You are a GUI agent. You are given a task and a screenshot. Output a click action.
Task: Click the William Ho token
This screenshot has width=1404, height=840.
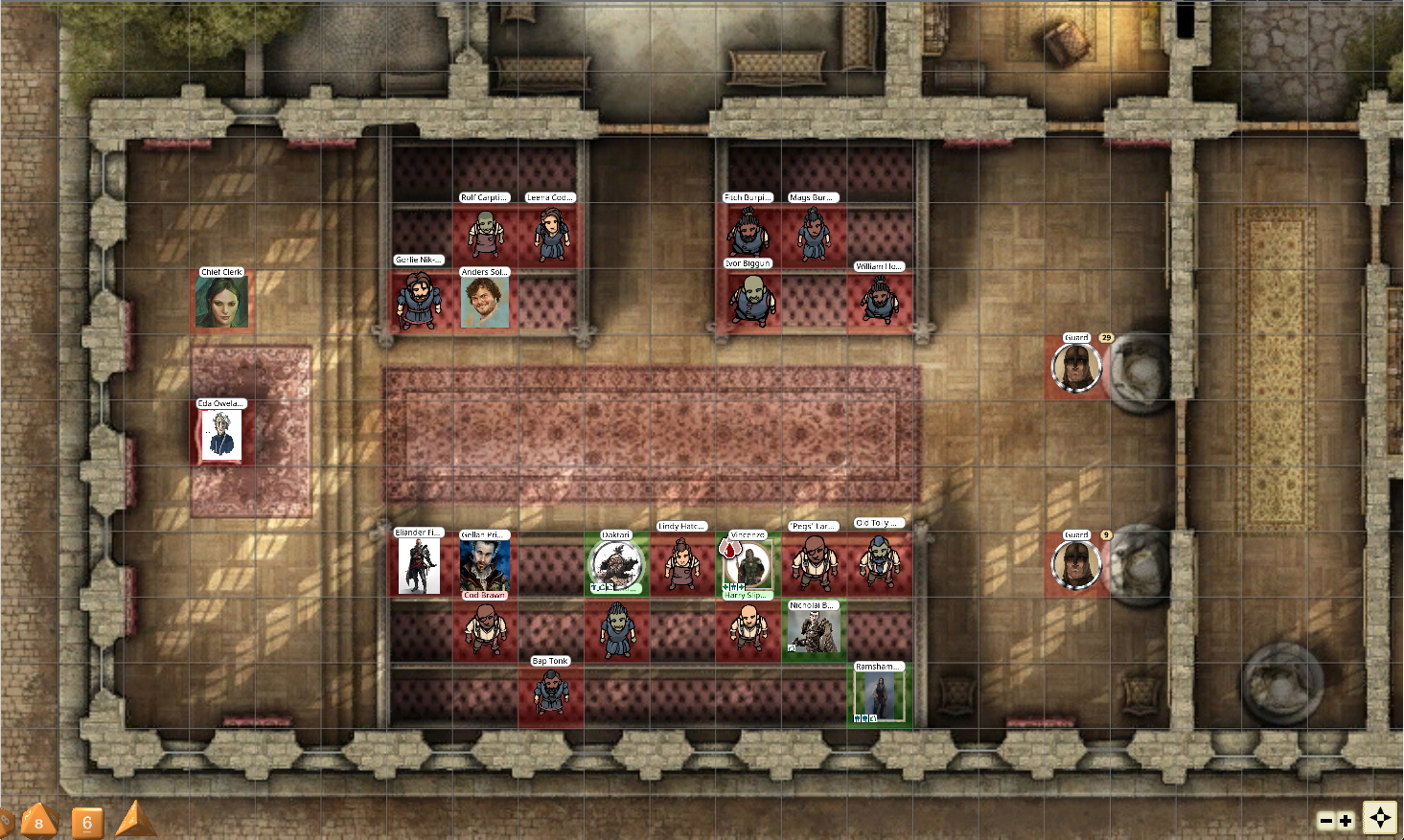pyautogui.click(x=879, y=301)
